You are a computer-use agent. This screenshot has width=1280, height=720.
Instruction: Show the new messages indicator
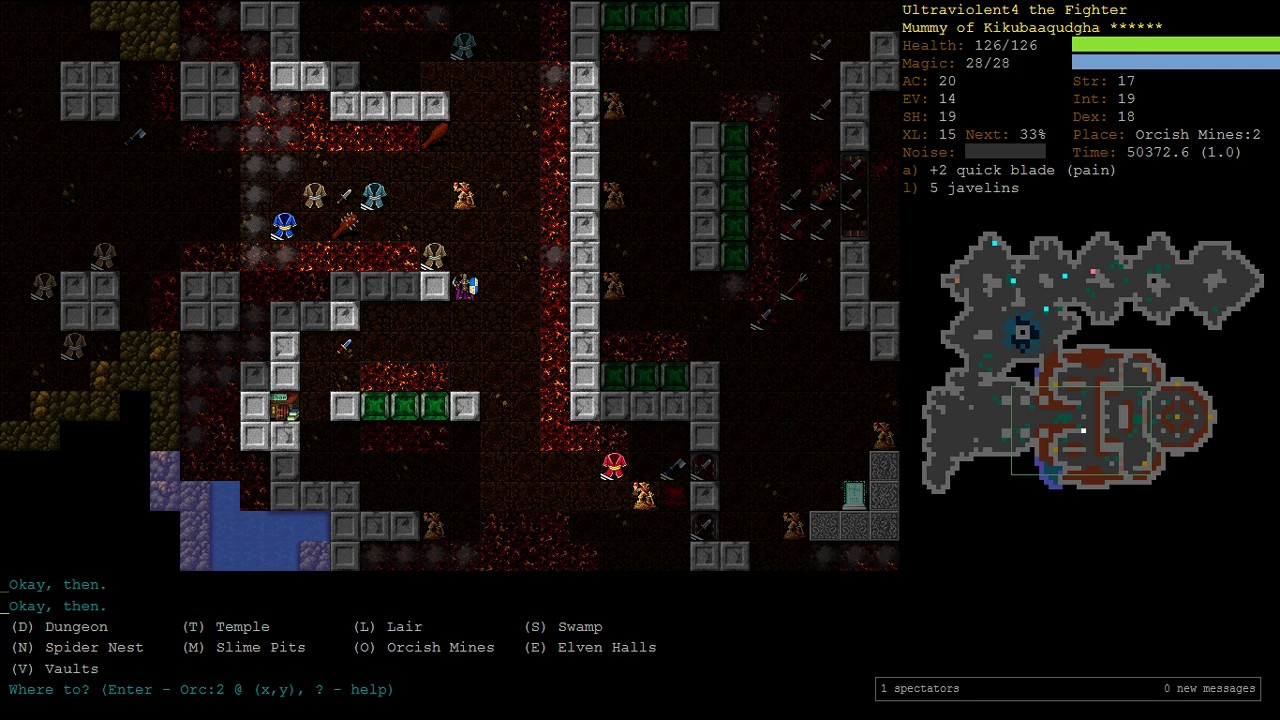[x=1209, y=688]
